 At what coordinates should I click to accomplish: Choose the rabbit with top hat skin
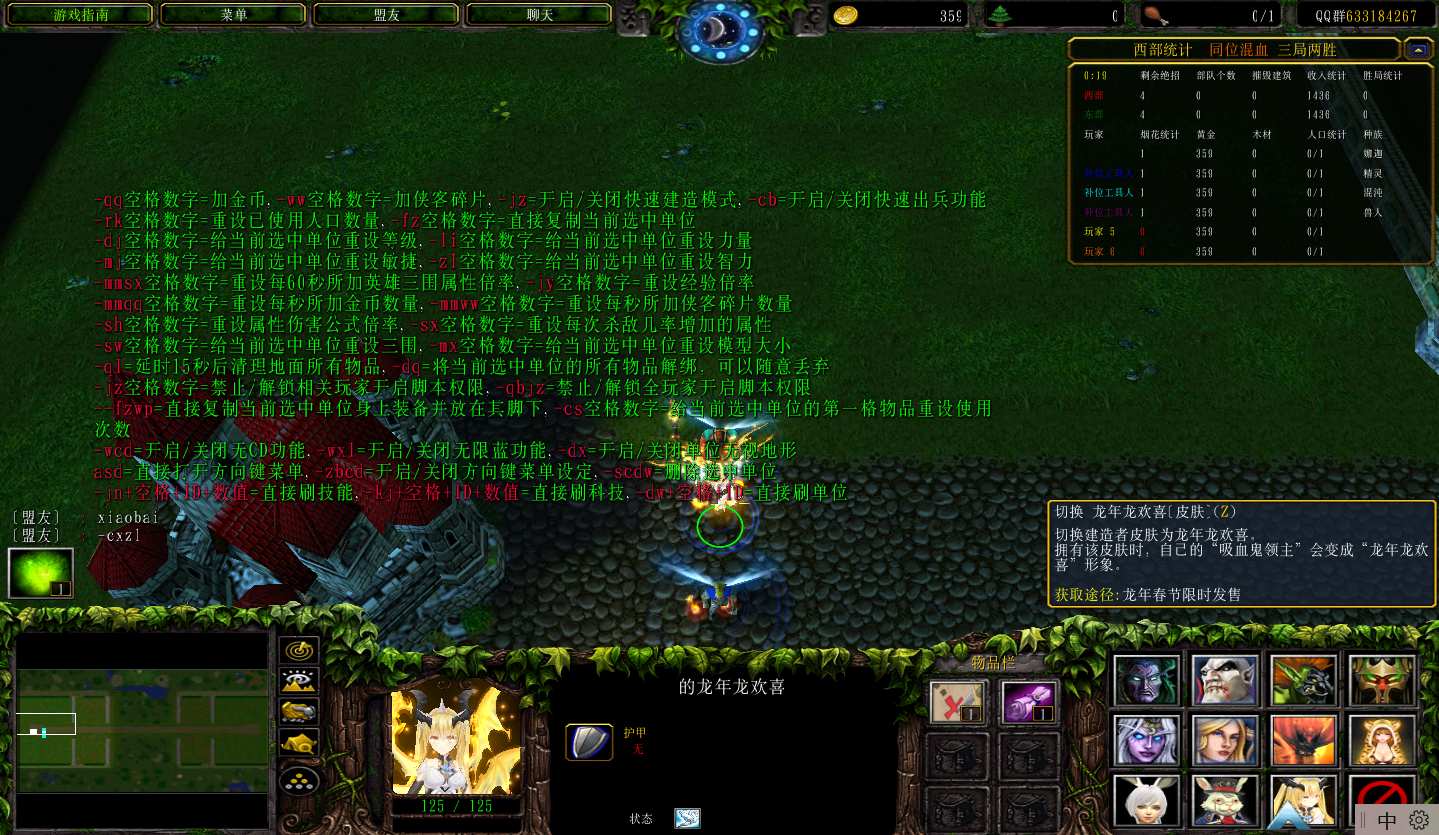click(1224, 799)
